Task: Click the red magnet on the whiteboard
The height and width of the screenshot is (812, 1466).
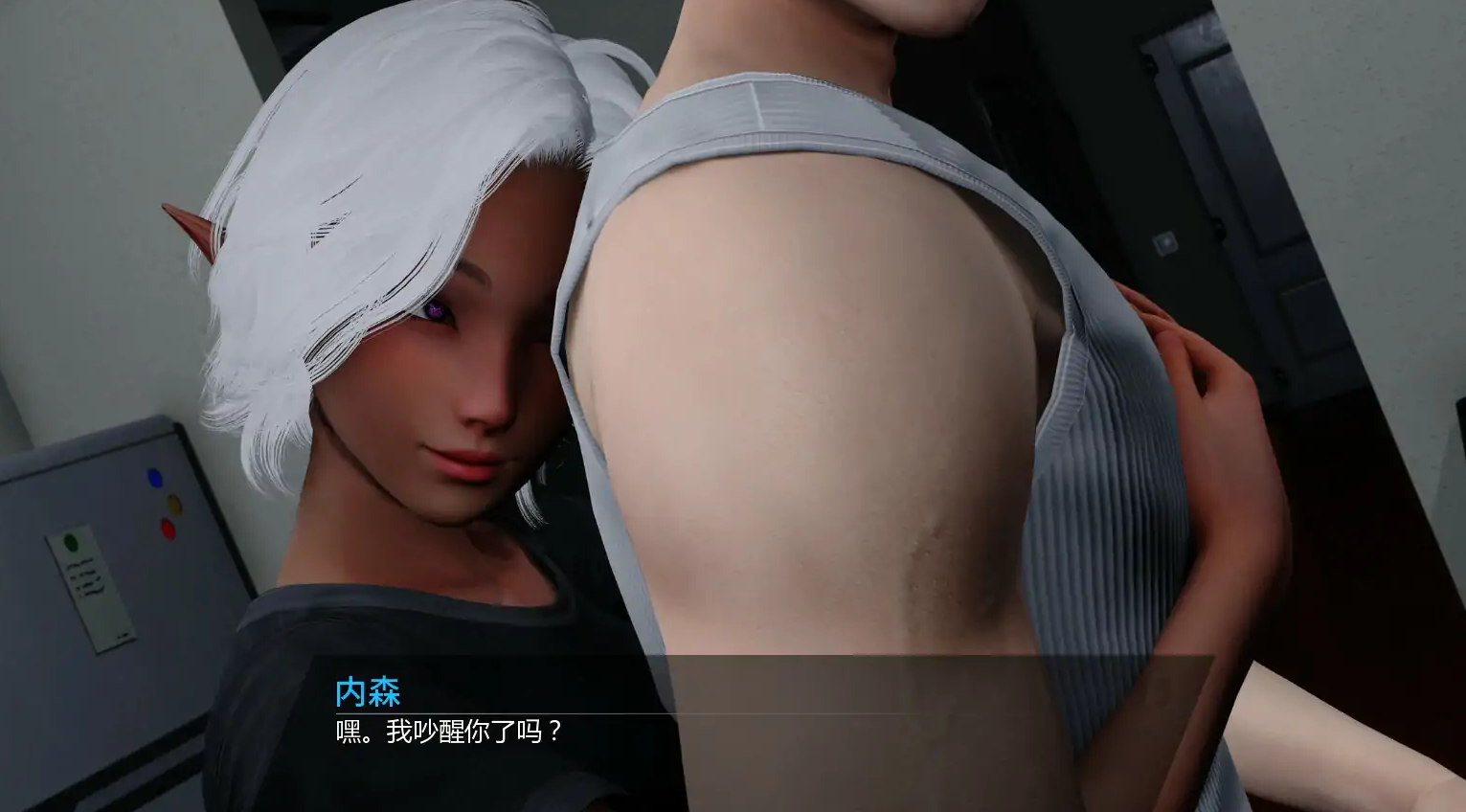Action: 169,528
